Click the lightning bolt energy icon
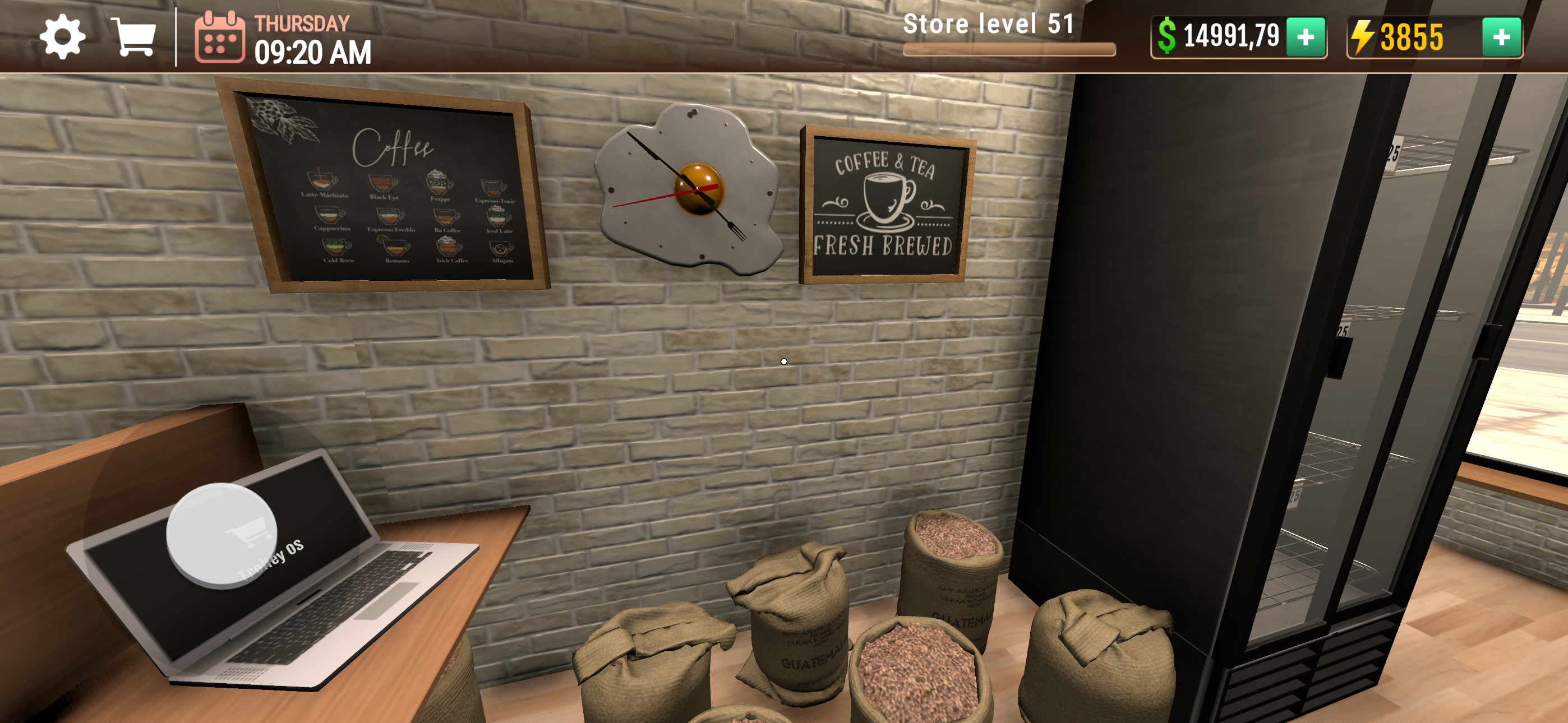 tap(1363, 38)
